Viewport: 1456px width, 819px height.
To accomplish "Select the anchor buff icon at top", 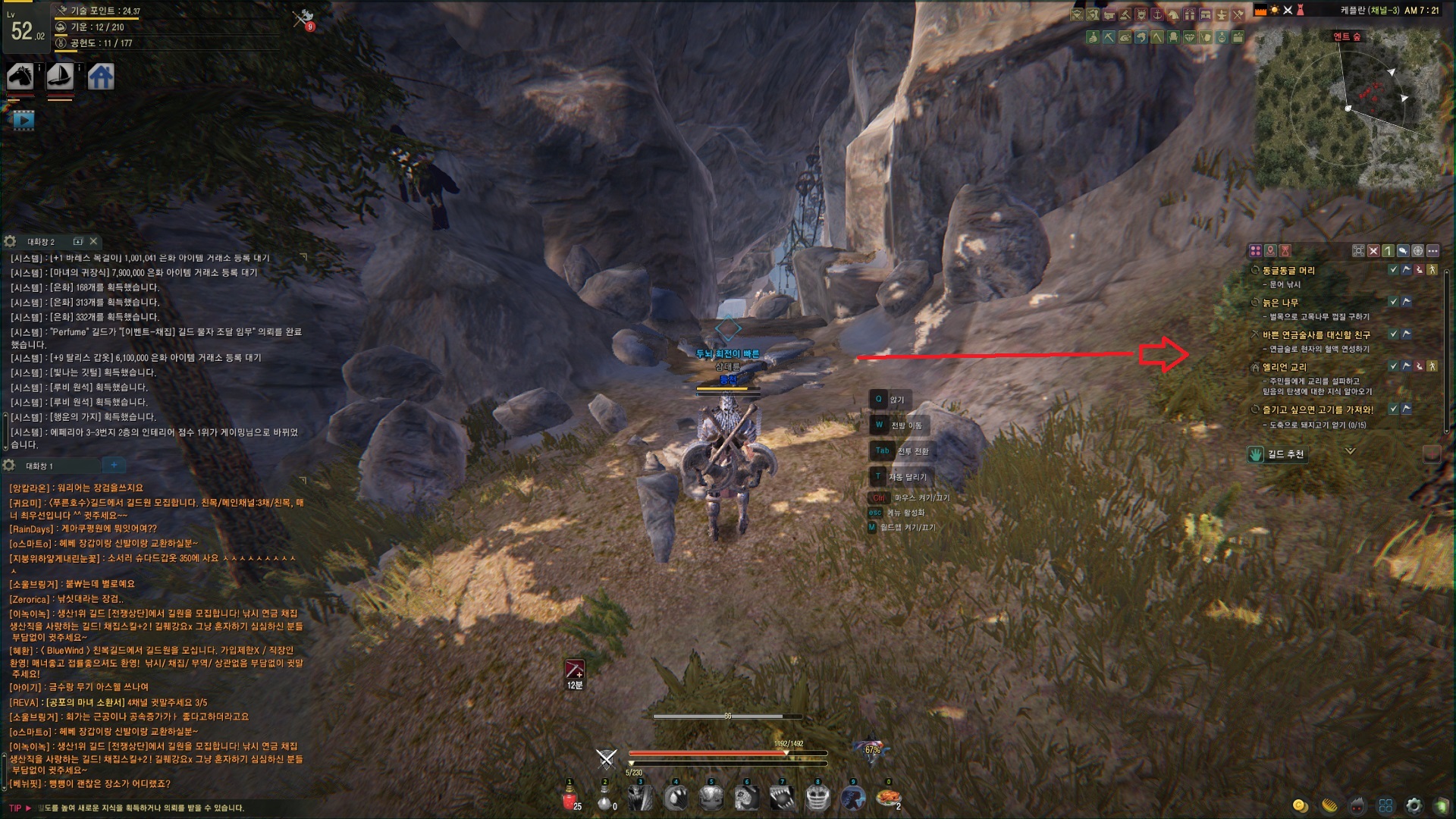I will 1157,14.
